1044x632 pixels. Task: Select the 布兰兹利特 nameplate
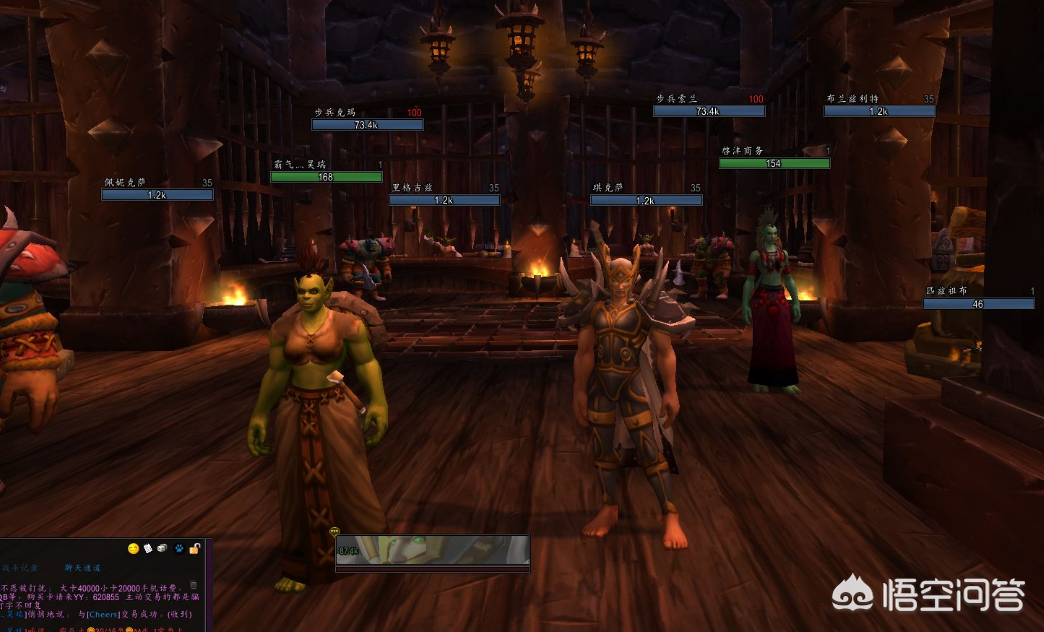[x=879, y=111]
